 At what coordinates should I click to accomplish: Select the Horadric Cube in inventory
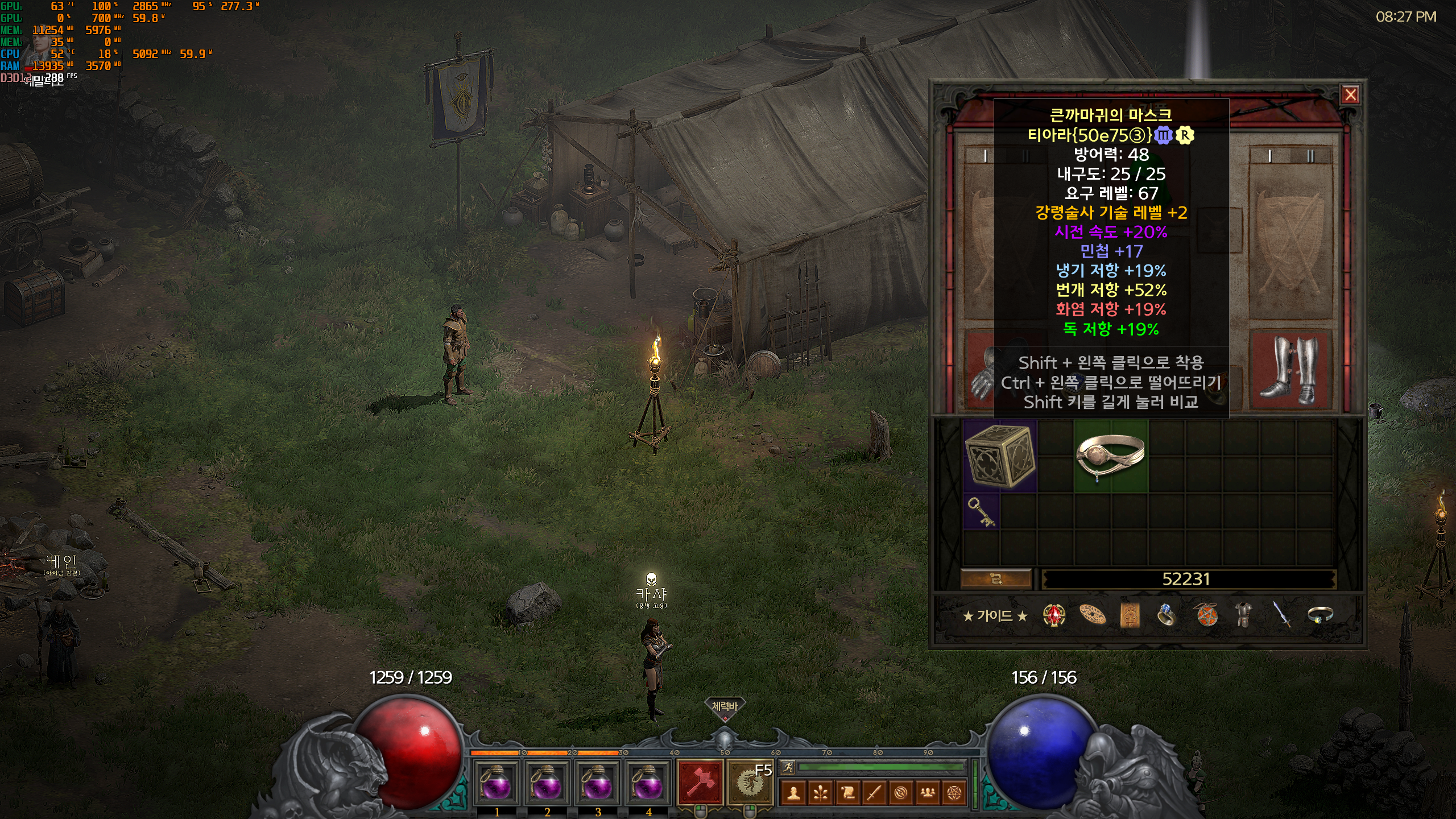click(x=1000, y=456)
